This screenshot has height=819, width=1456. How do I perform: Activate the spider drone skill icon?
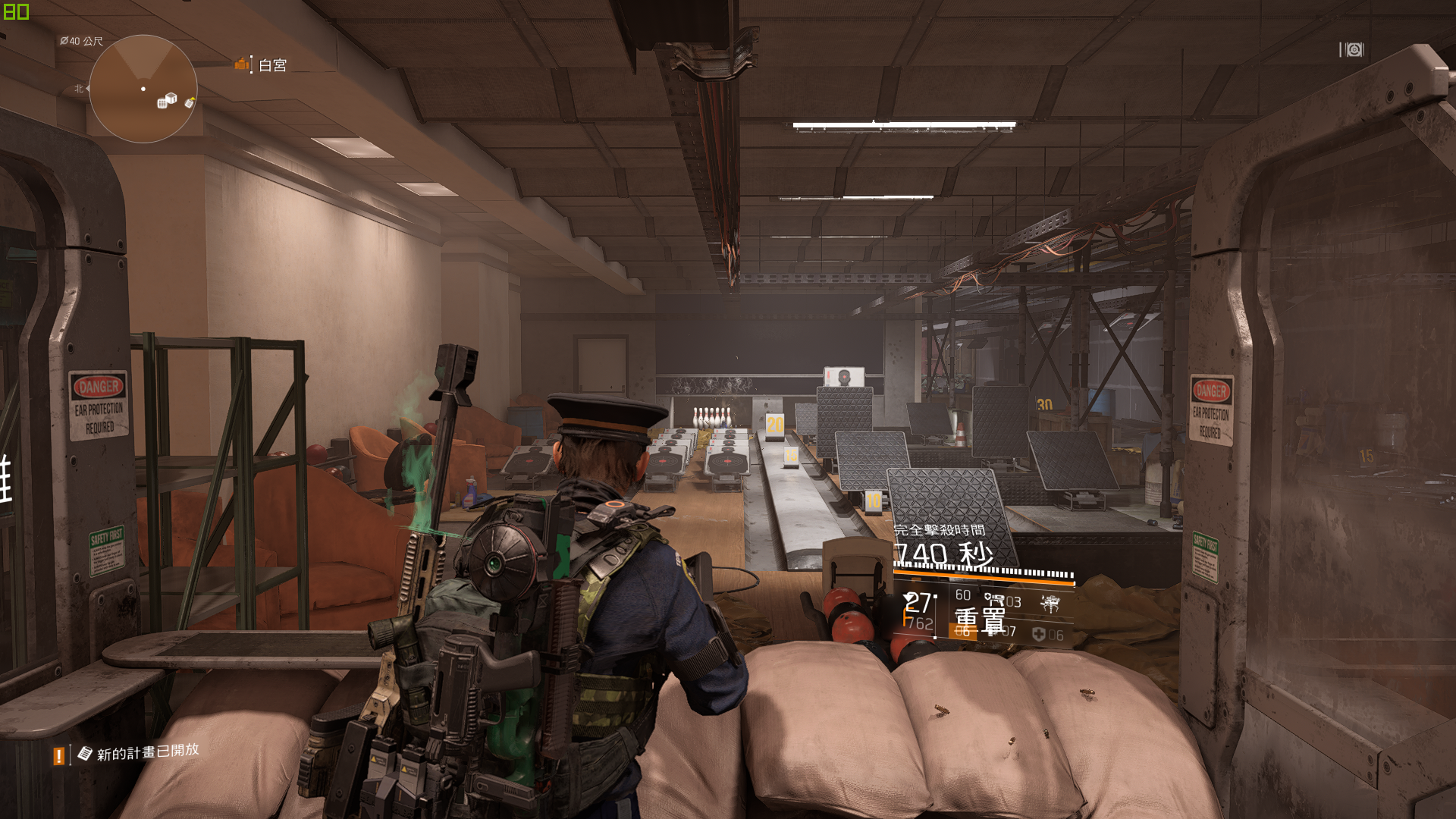[x=1050, y=604]
